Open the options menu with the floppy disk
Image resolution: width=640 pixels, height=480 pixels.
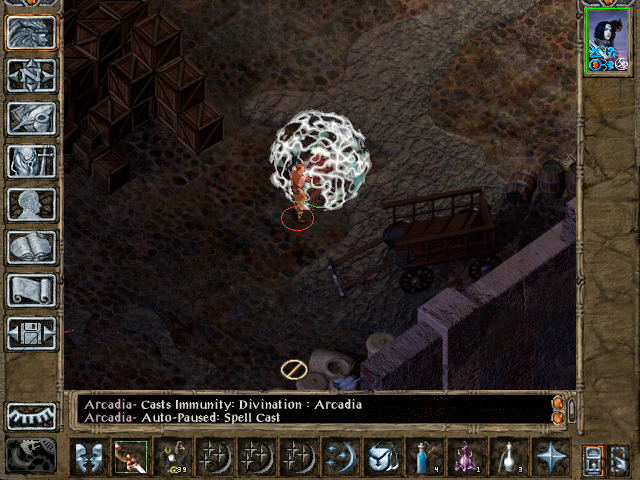click(31, 333)
